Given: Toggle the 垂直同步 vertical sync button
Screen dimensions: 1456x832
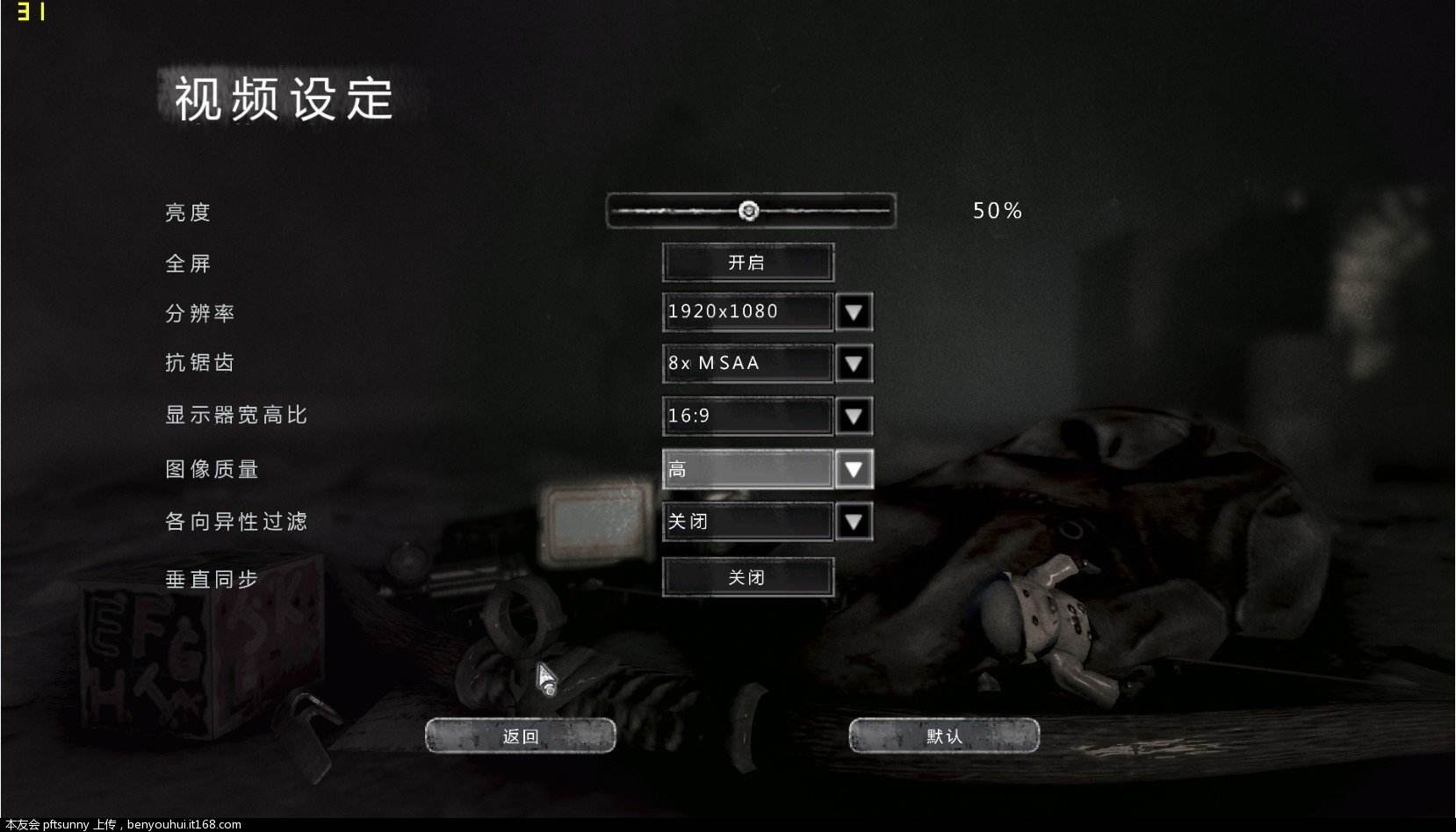Looking at the screenshot, I should [746, 577].
